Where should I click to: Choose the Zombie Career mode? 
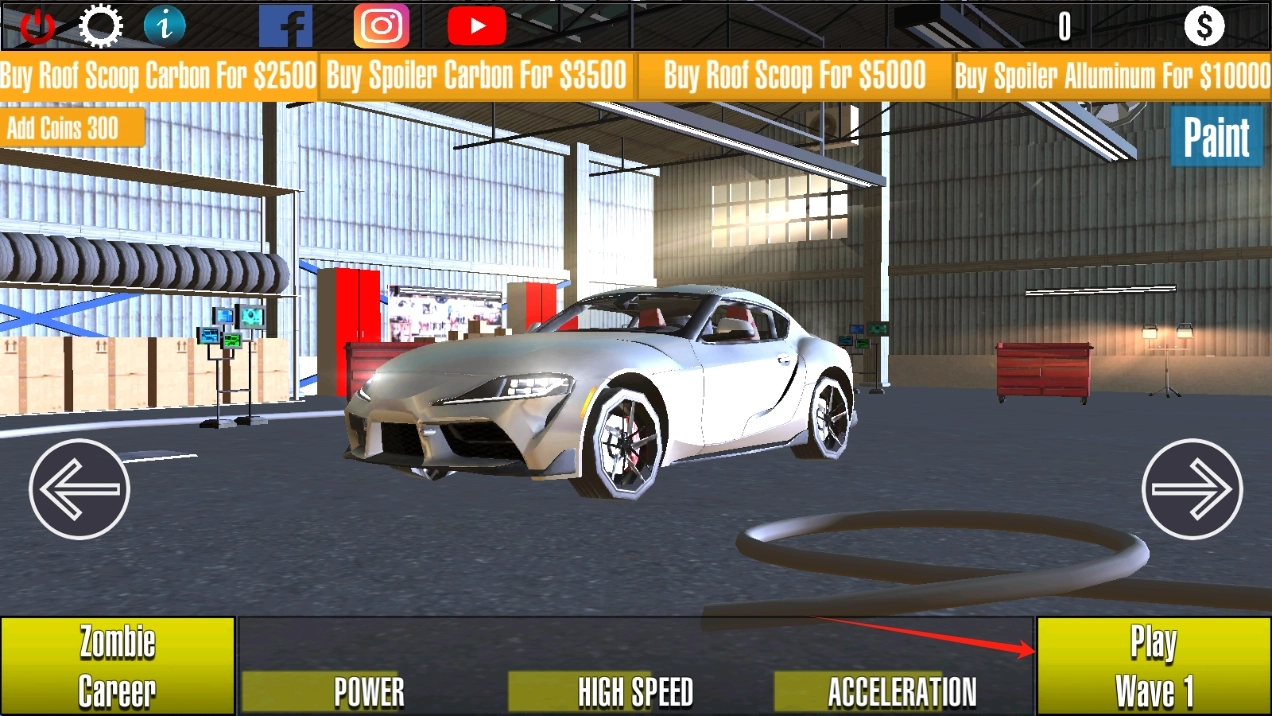[x=117, y=666]
